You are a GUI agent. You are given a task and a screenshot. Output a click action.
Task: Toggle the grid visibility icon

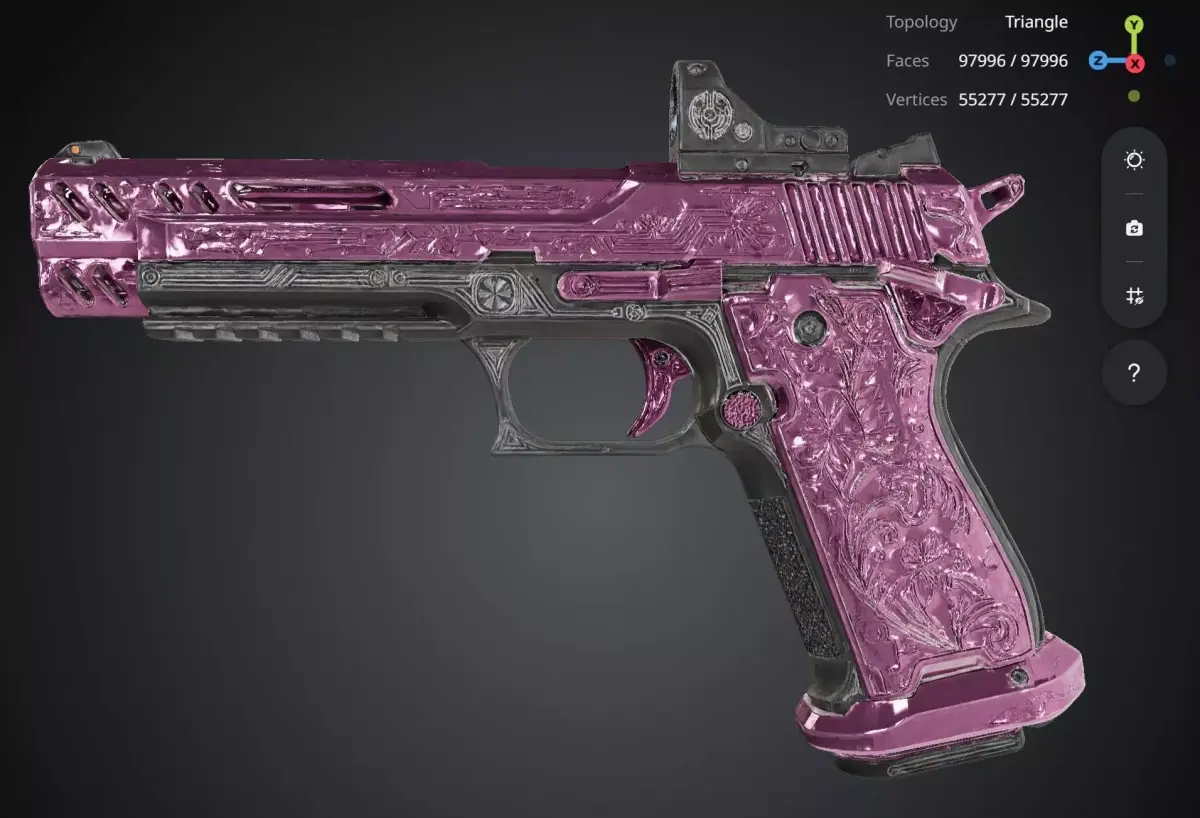tap(1134, 296)
